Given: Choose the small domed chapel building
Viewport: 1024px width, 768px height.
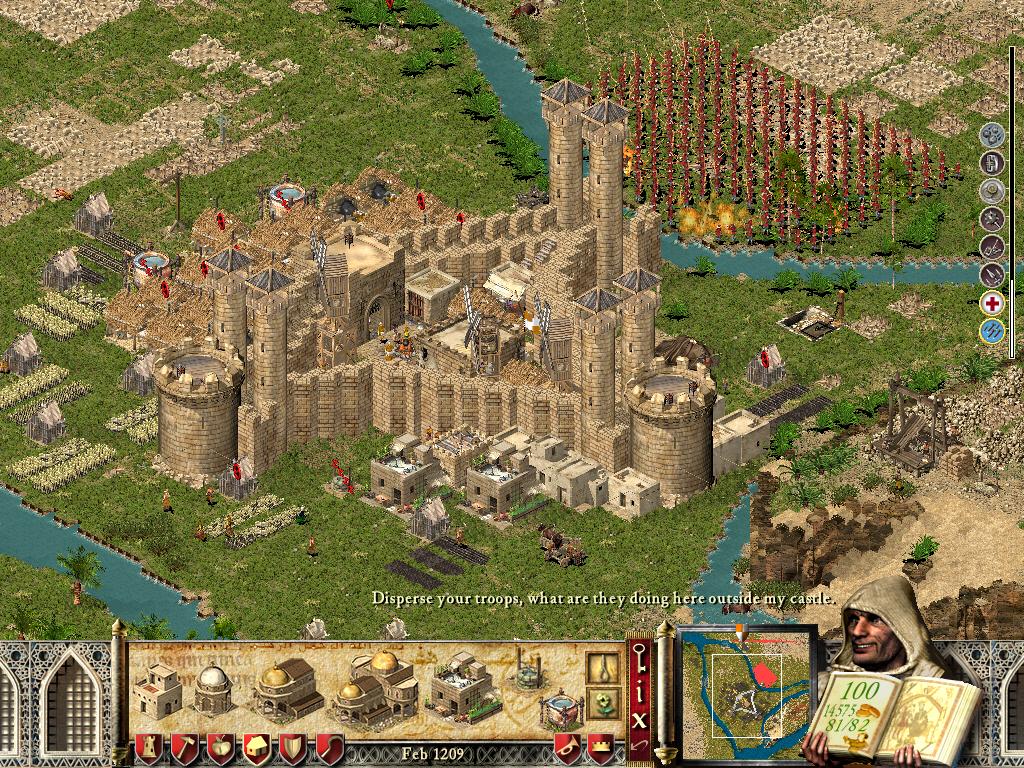Looking at the screenshot, I should pyautogui.click(x=213, y=690).
